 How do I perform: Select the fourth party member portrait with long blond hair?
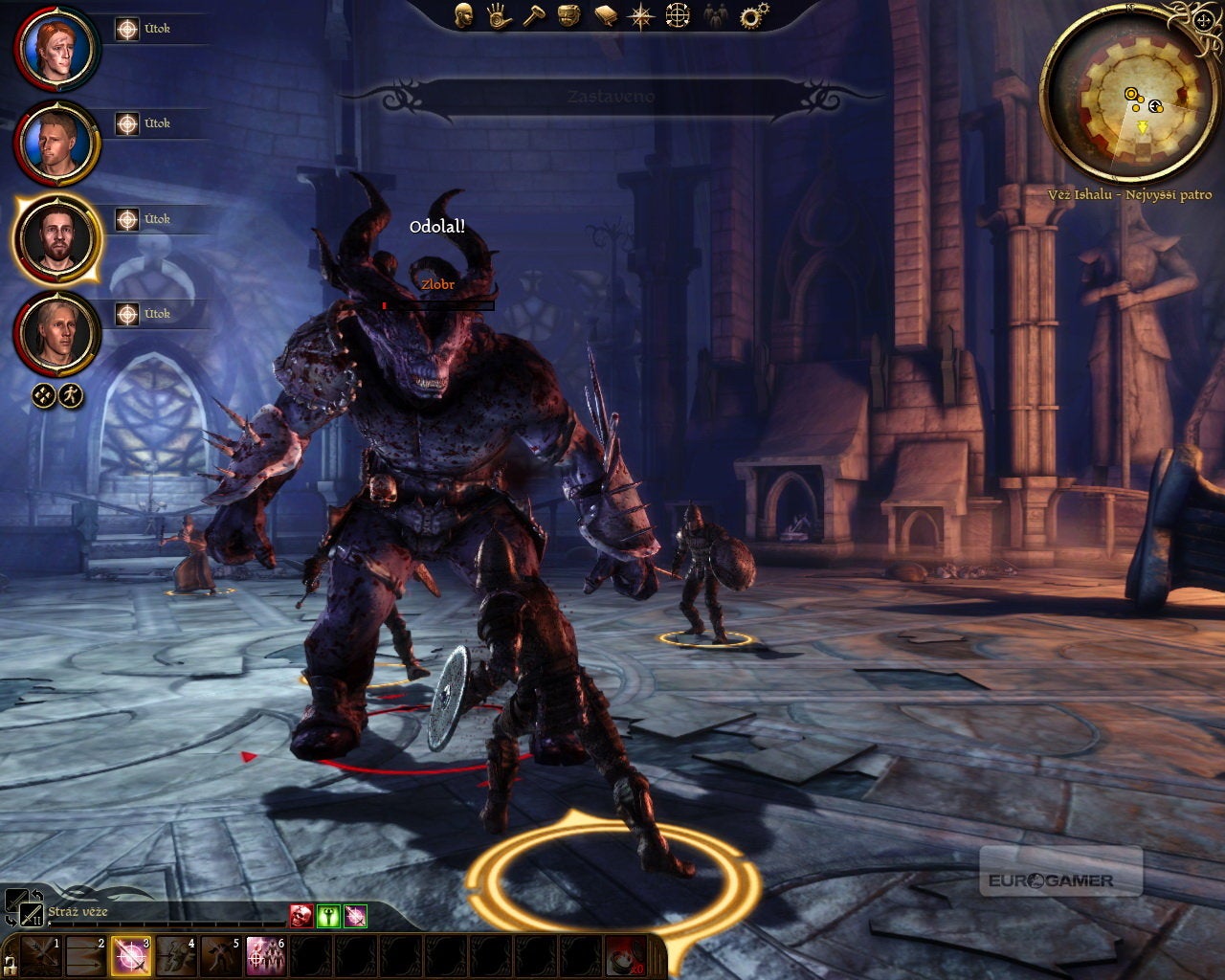point(56,334)
